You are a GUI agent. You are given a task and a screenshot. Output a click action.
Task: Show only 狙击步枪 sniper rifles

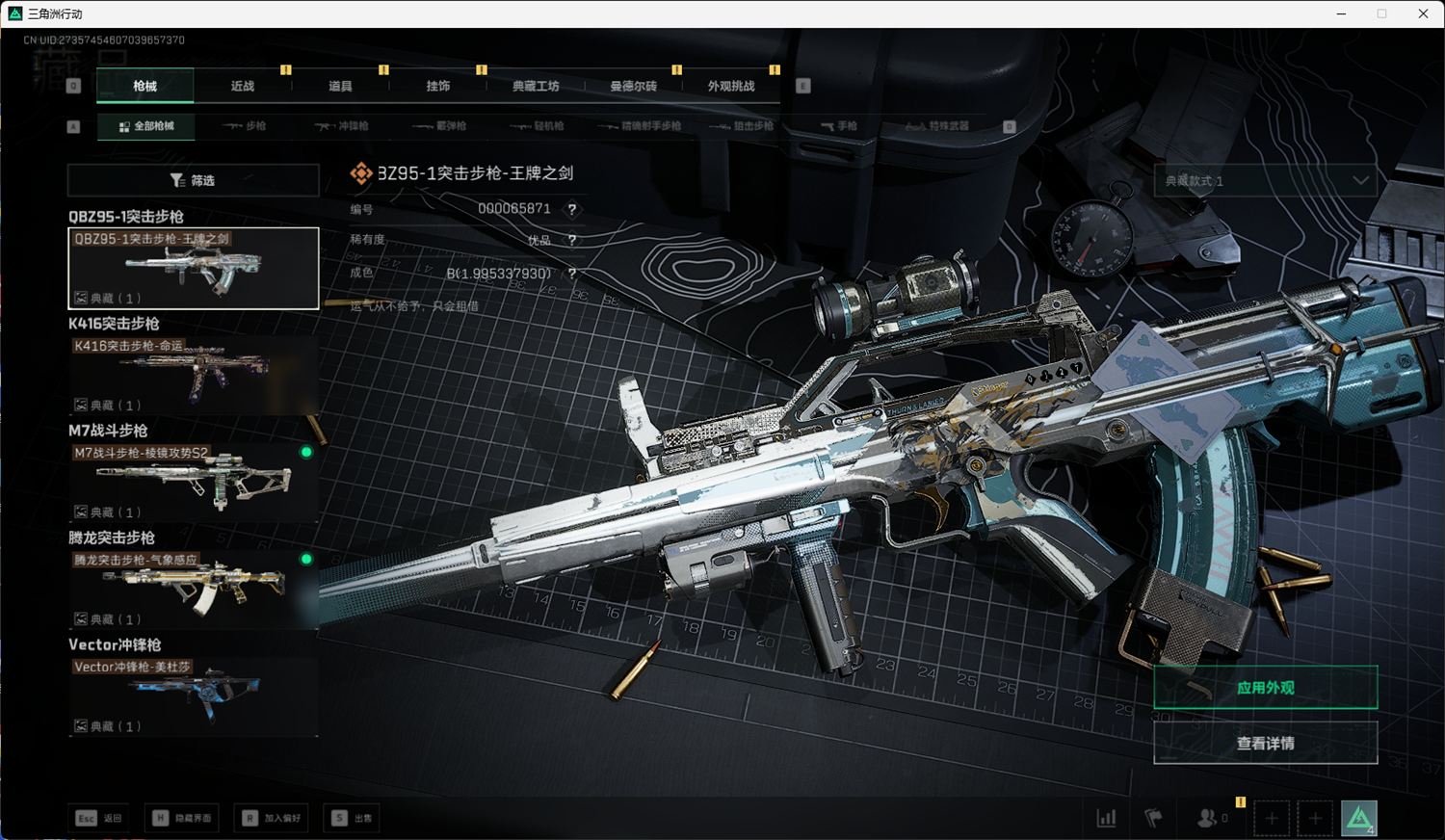742,126
